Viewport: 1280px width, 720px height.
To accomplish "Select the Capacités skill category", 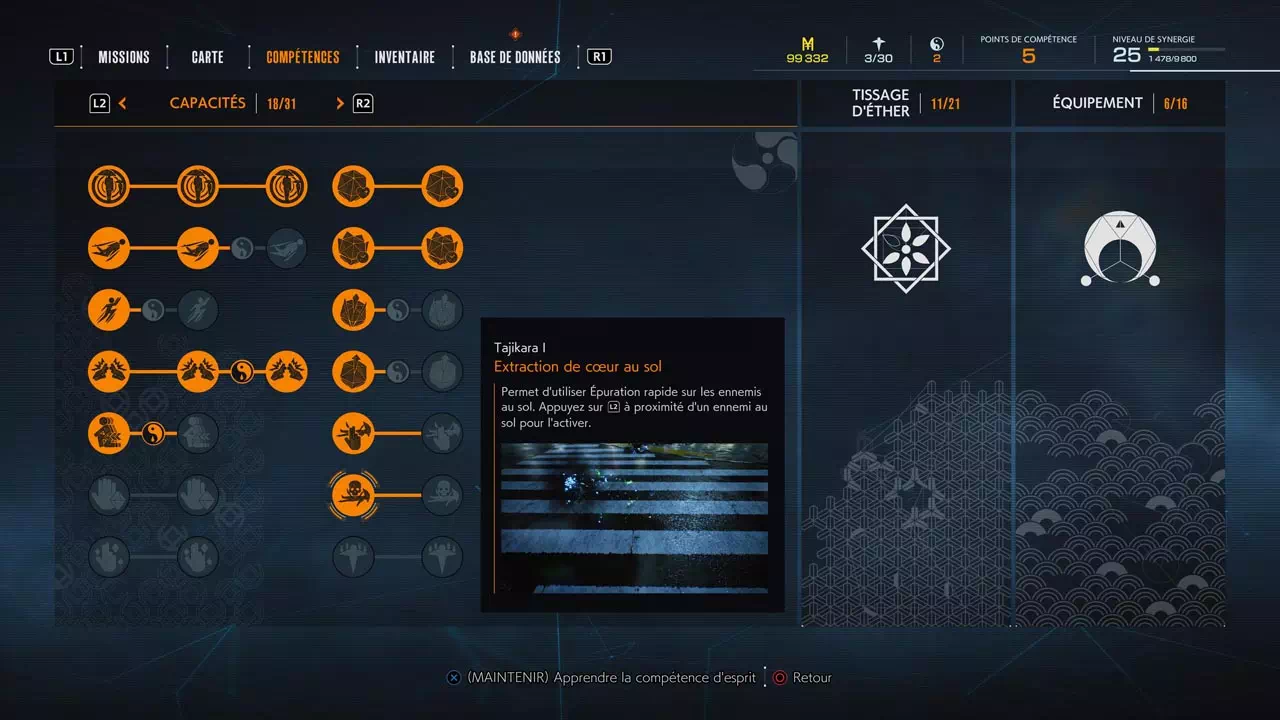I will click(x=208, y=103).
